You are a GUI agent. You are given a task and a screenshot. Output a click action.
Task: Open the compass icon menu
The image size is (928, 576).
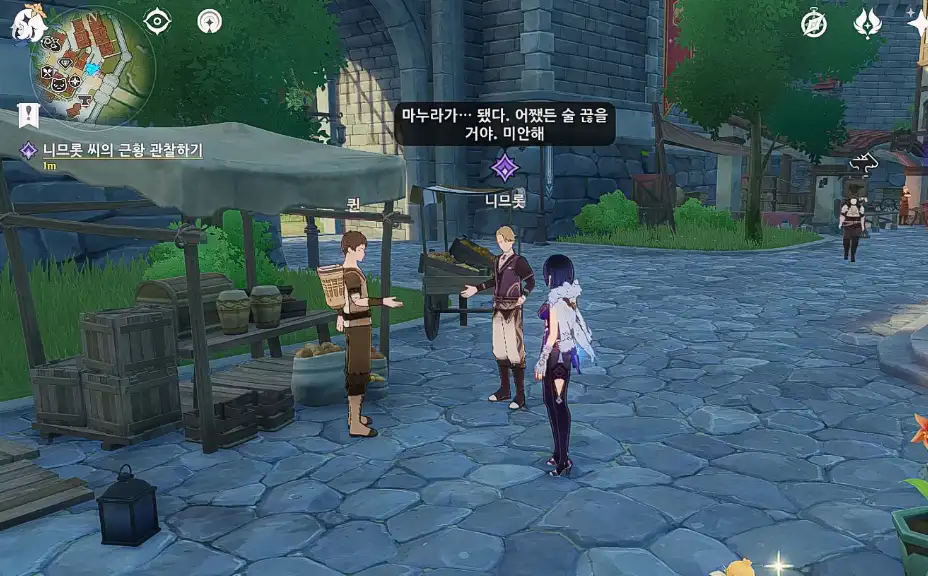pyautogui.click(x=814, y=23)
